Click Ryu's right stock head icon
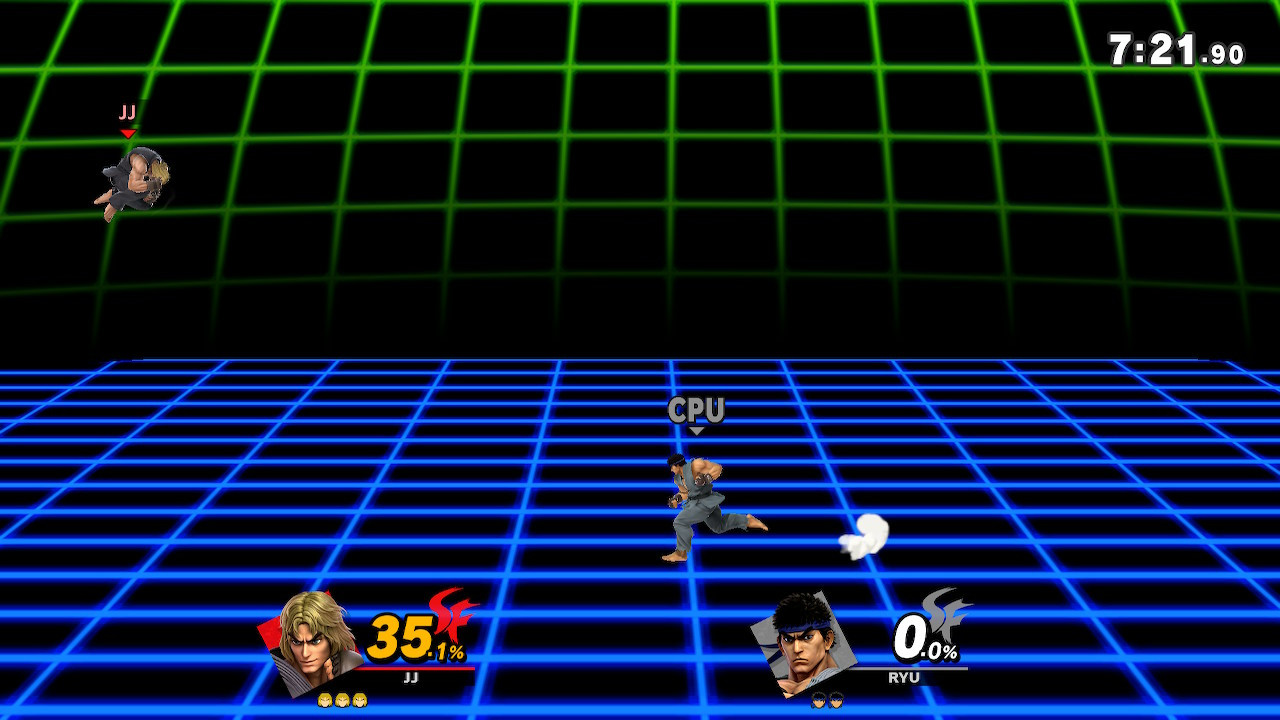This screenshot has height=720, width=1280. [837, 699]
